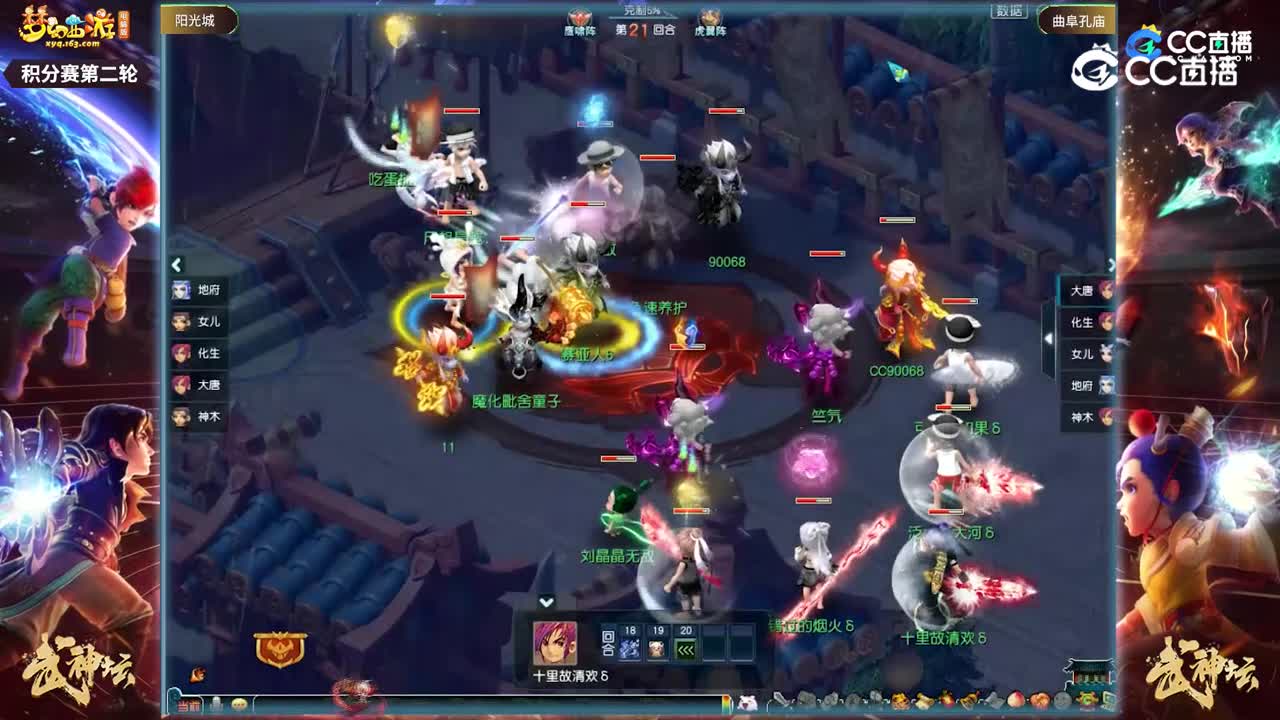The image size is (1280, 720).
Task: Expand the bottom panel via the green chevron
Action: click(547, 602)
